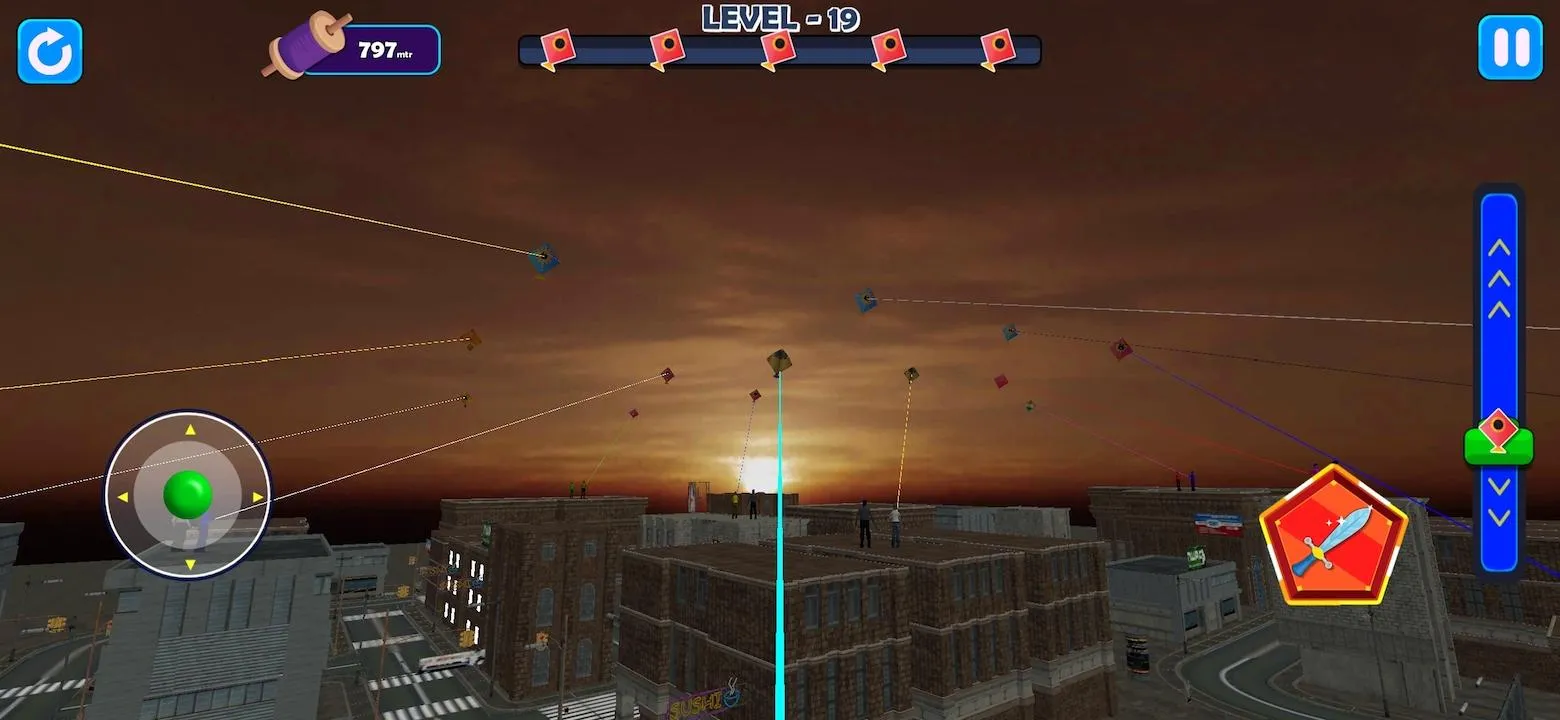Click the purple thread spool icon
This screenshot has height=720, width=1560.
pos(305,45)
